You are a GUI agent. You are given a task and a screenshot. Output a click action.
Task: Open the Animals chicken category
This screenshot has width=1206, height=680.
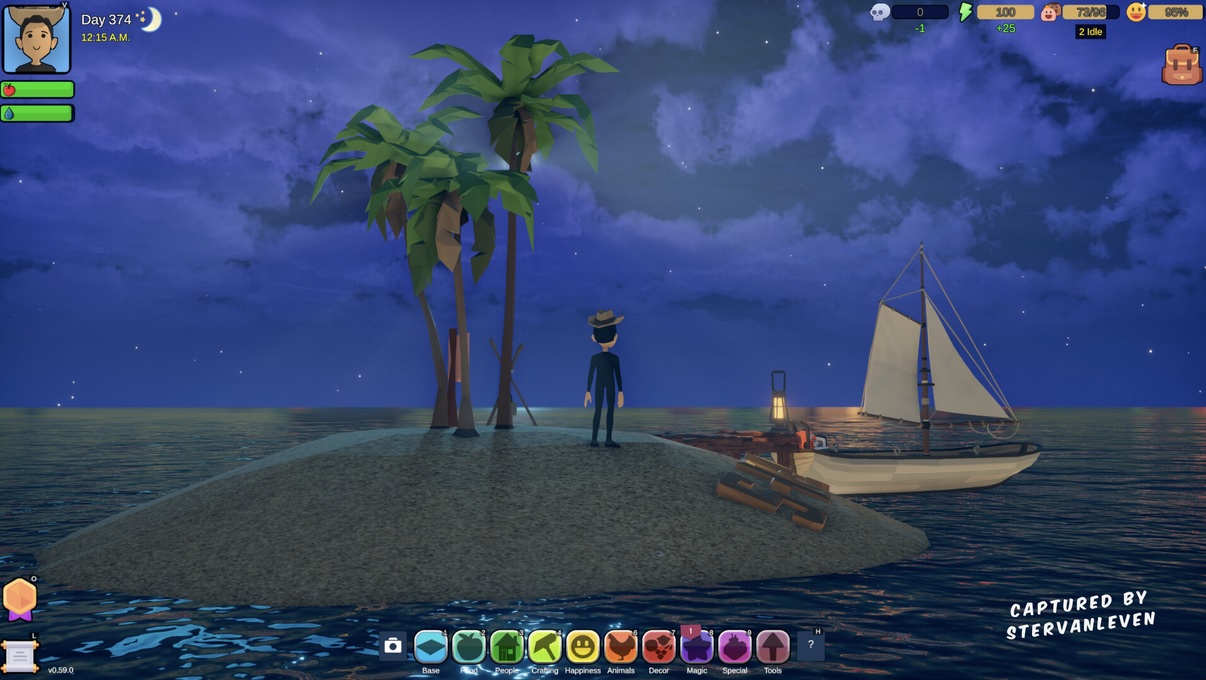621,647
